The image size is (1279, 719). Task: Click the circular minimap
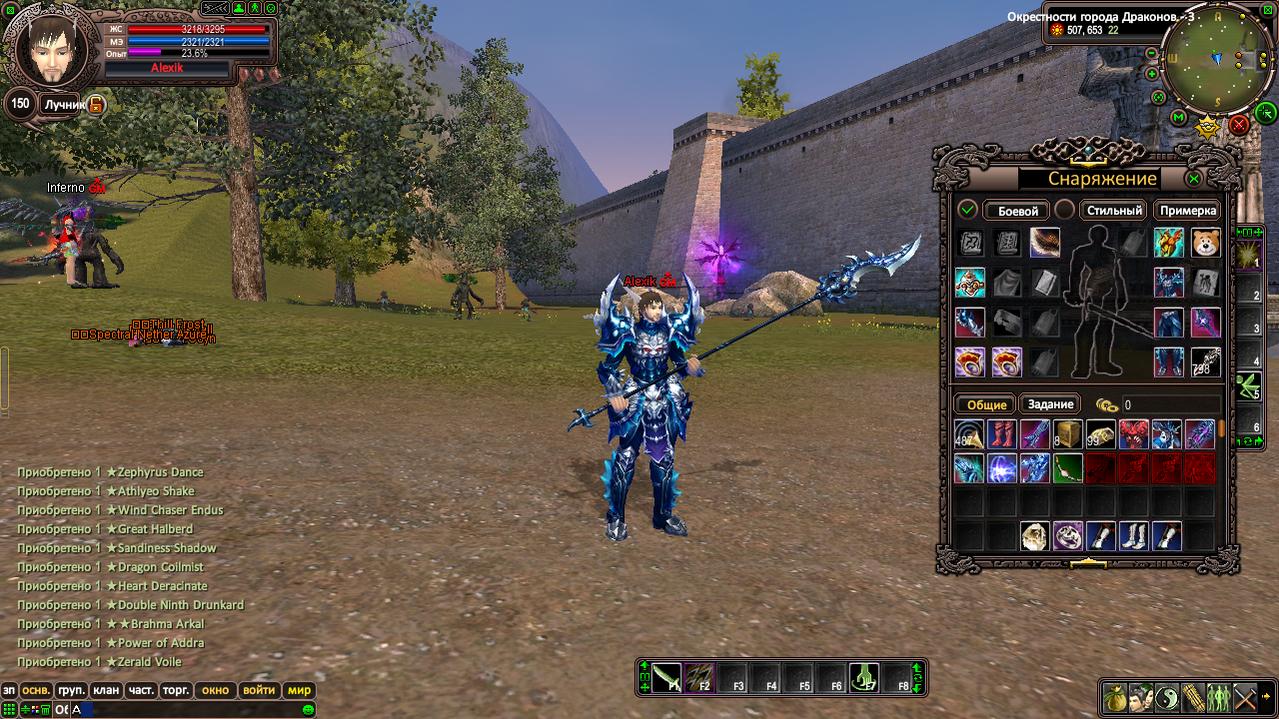1217,60
